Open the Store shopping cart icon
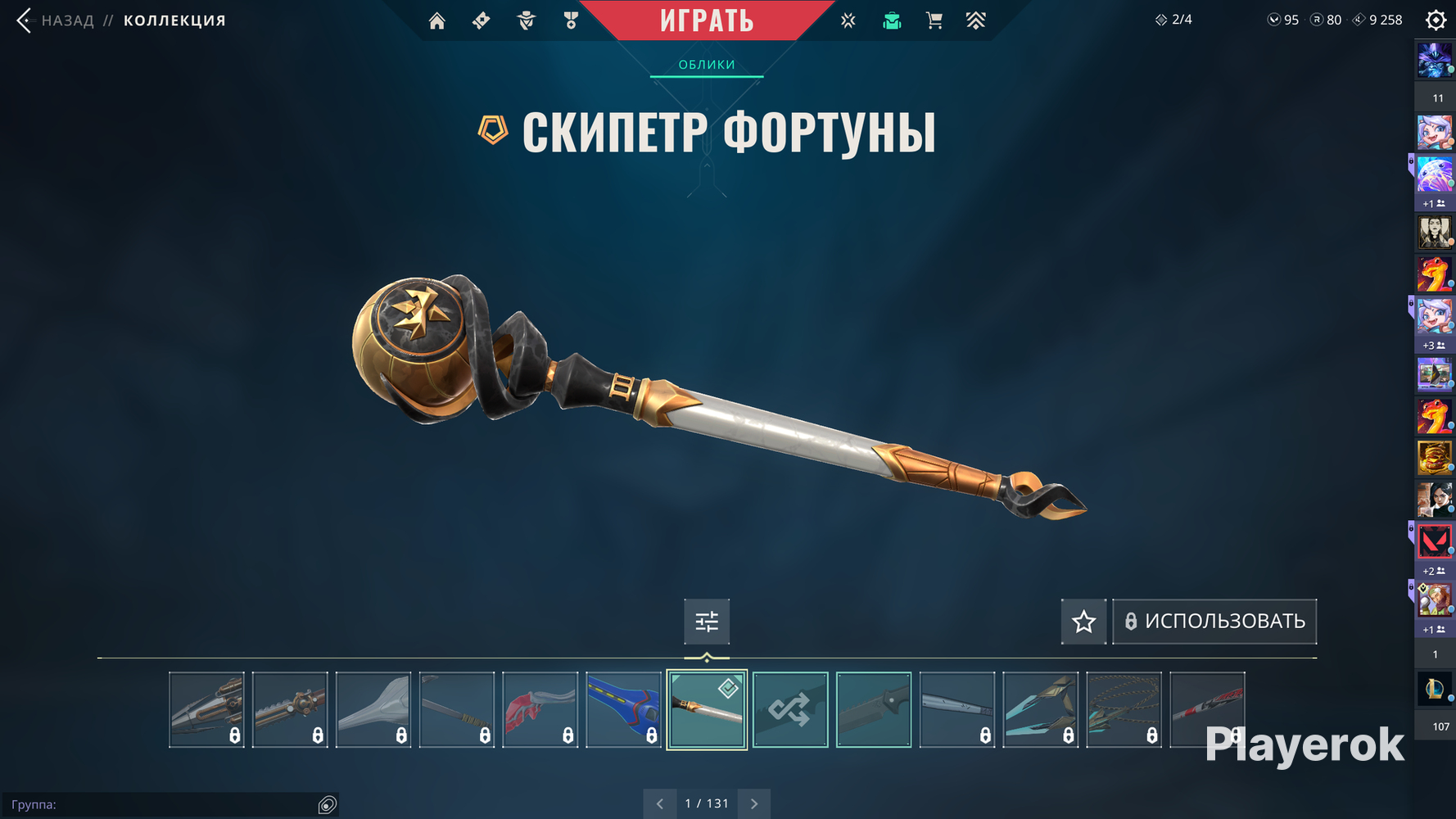This screenshot has width=1456, height=819. pos(934,20)
